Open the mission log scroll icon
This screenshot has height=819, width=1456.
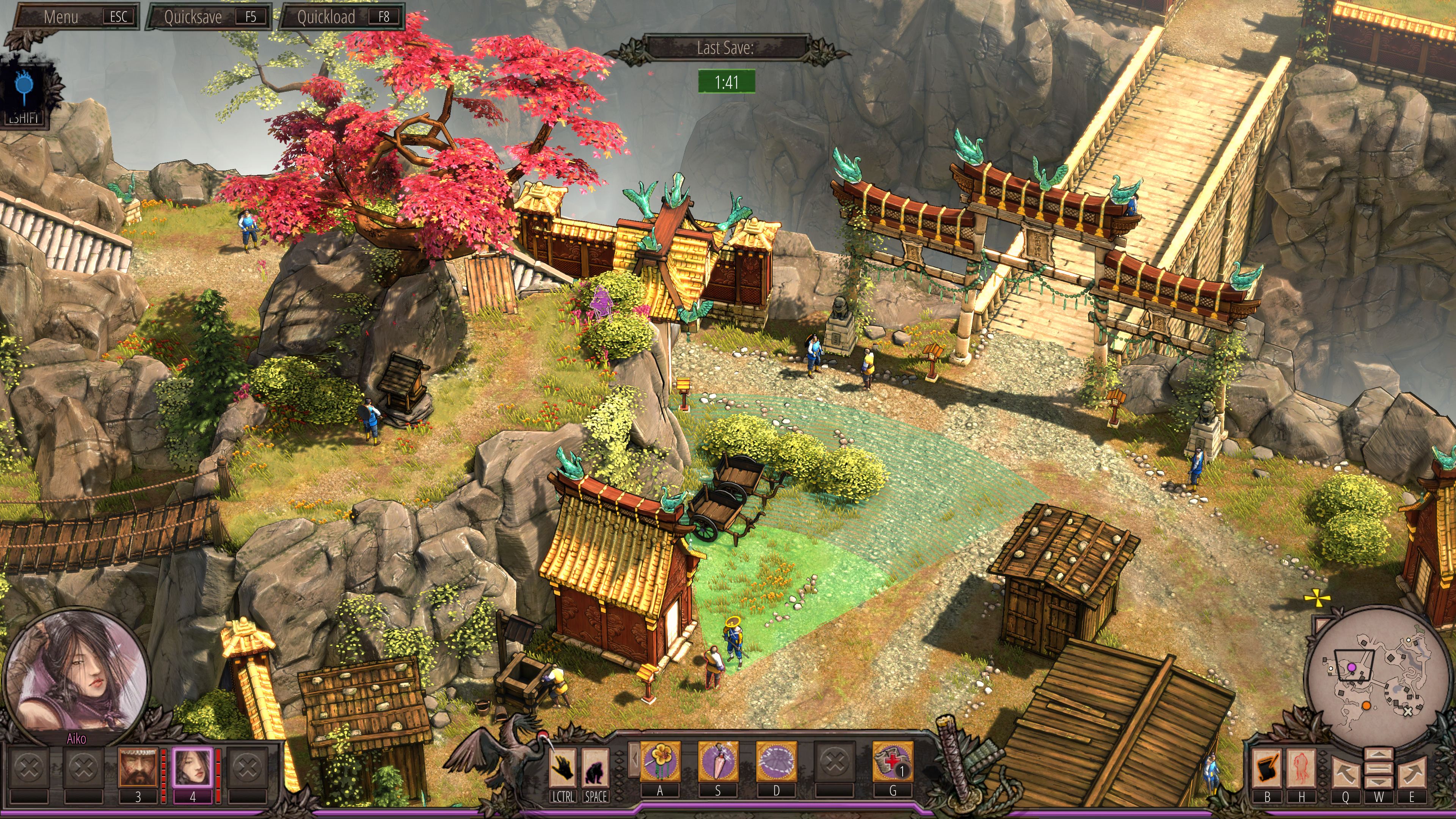click(x=1267, y=769)
